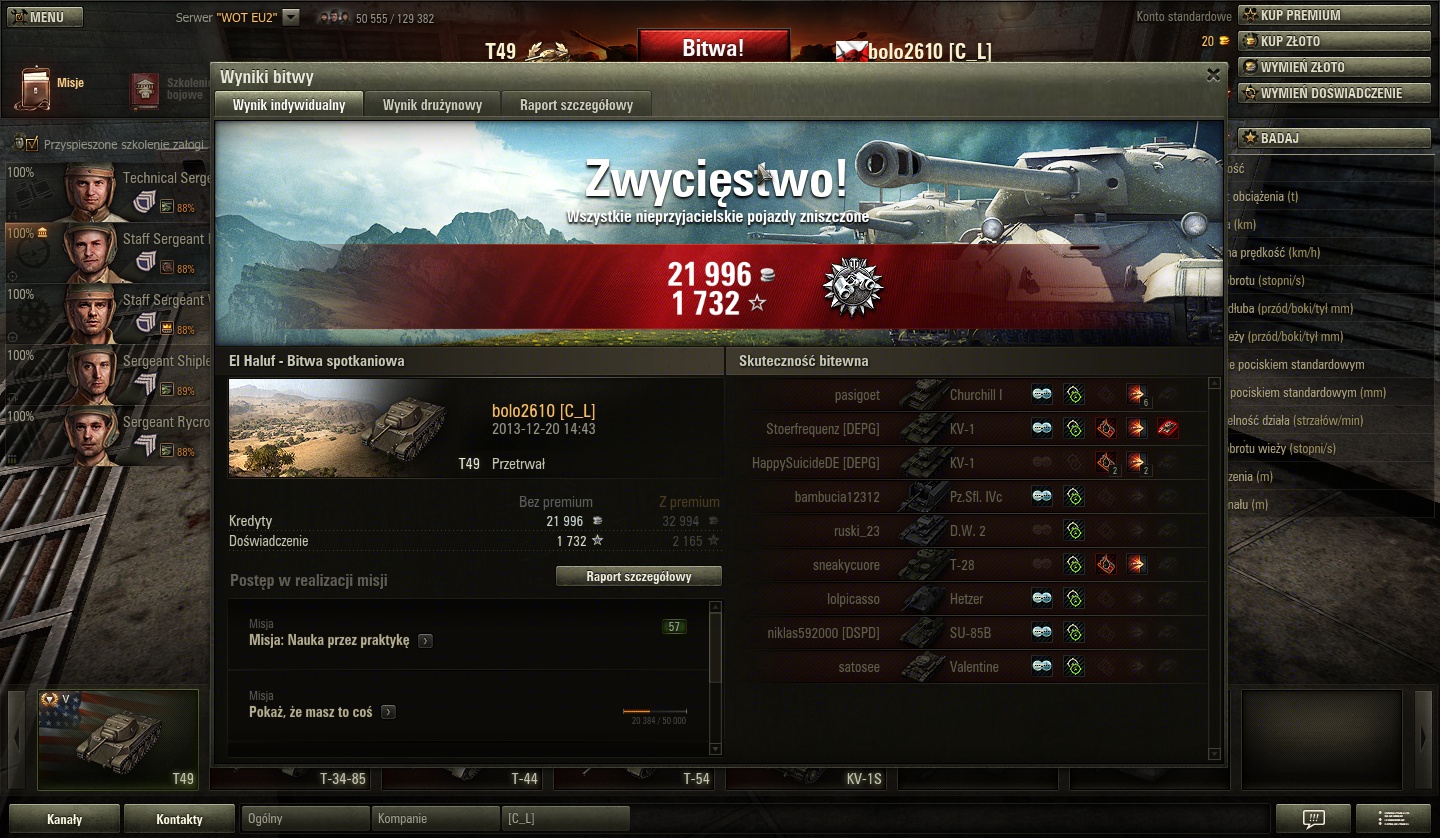Open WYMIEŃ DOŚWIADCZENIE experience exchange
The width and height of the screenshot is (1440, 838).
(x=1334, y=93)
